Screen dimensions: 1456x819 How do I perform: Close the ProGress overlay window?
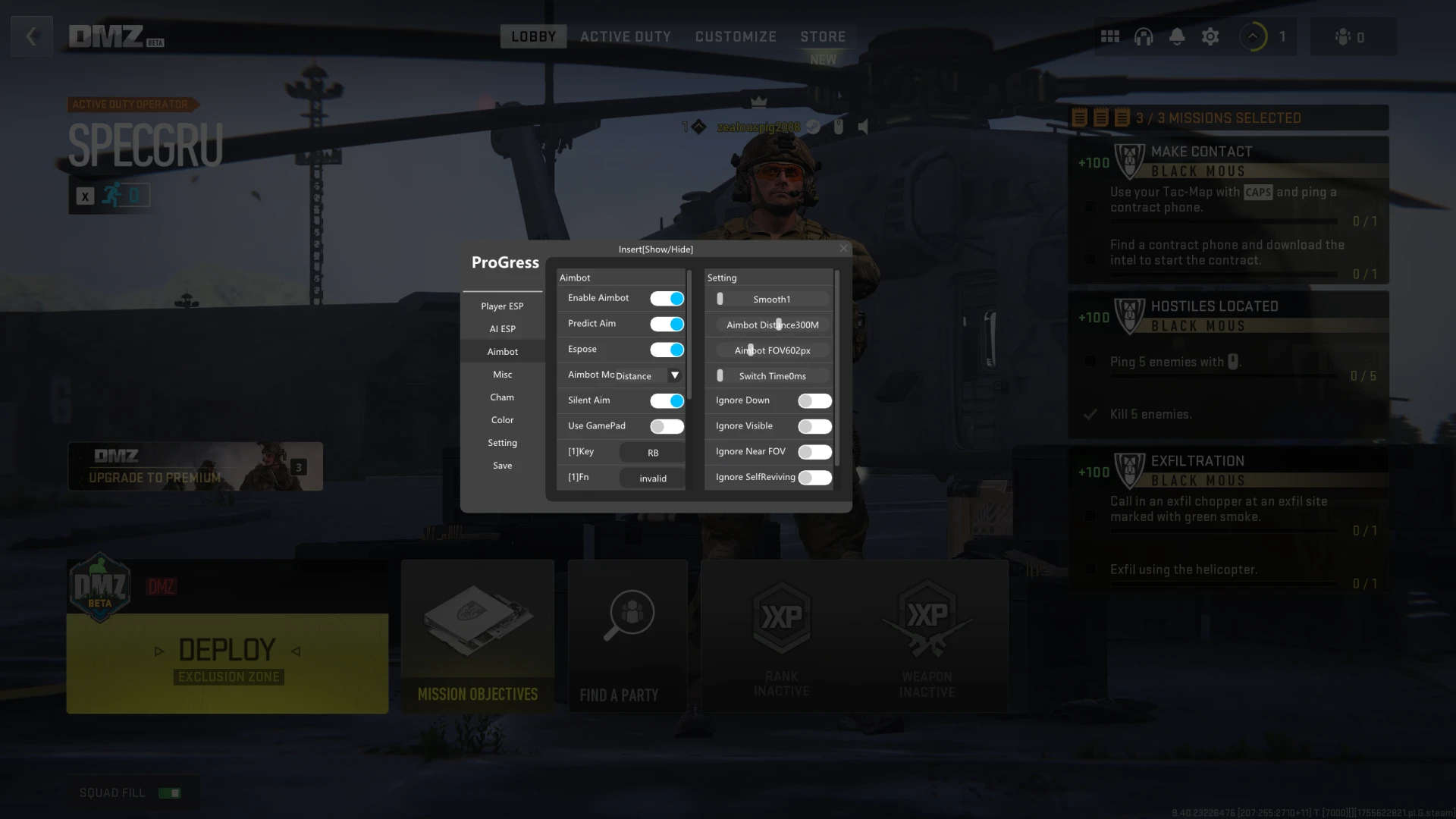(843, 249)
